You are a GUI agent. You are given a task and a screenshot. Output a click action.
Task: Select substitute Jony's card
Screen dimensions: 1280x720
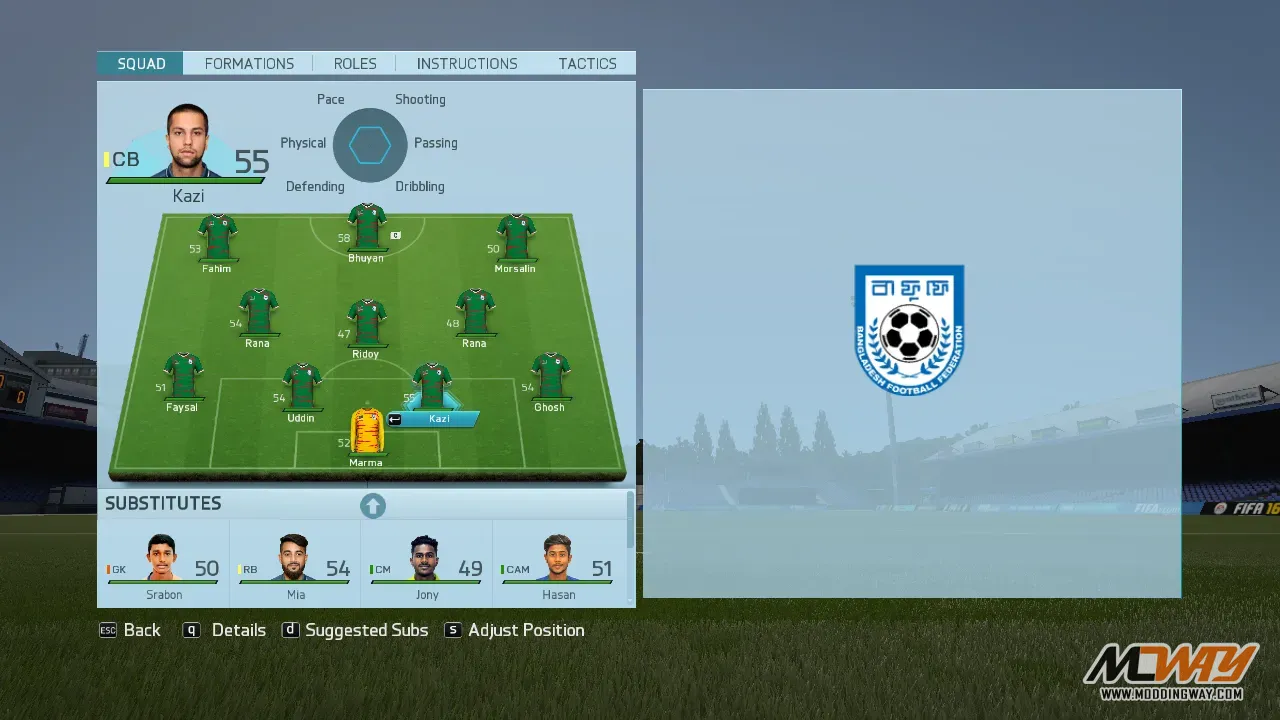(426, 564)
